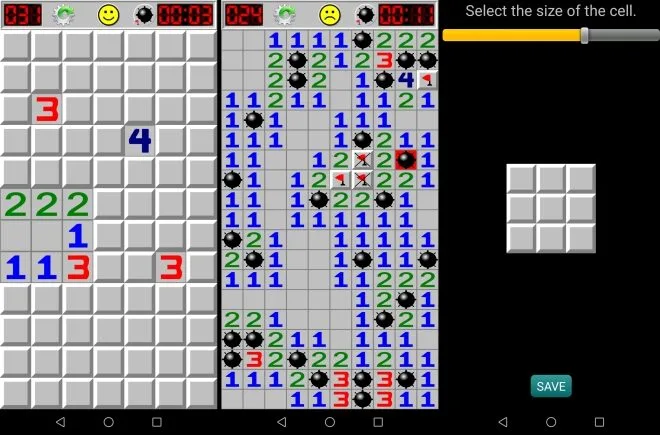Image resolution: width=660 pixels, height=435 pixels.
Task: Open settings via gear beside the 024 counter
Action: pyautogui.click(x=285, y=15)
